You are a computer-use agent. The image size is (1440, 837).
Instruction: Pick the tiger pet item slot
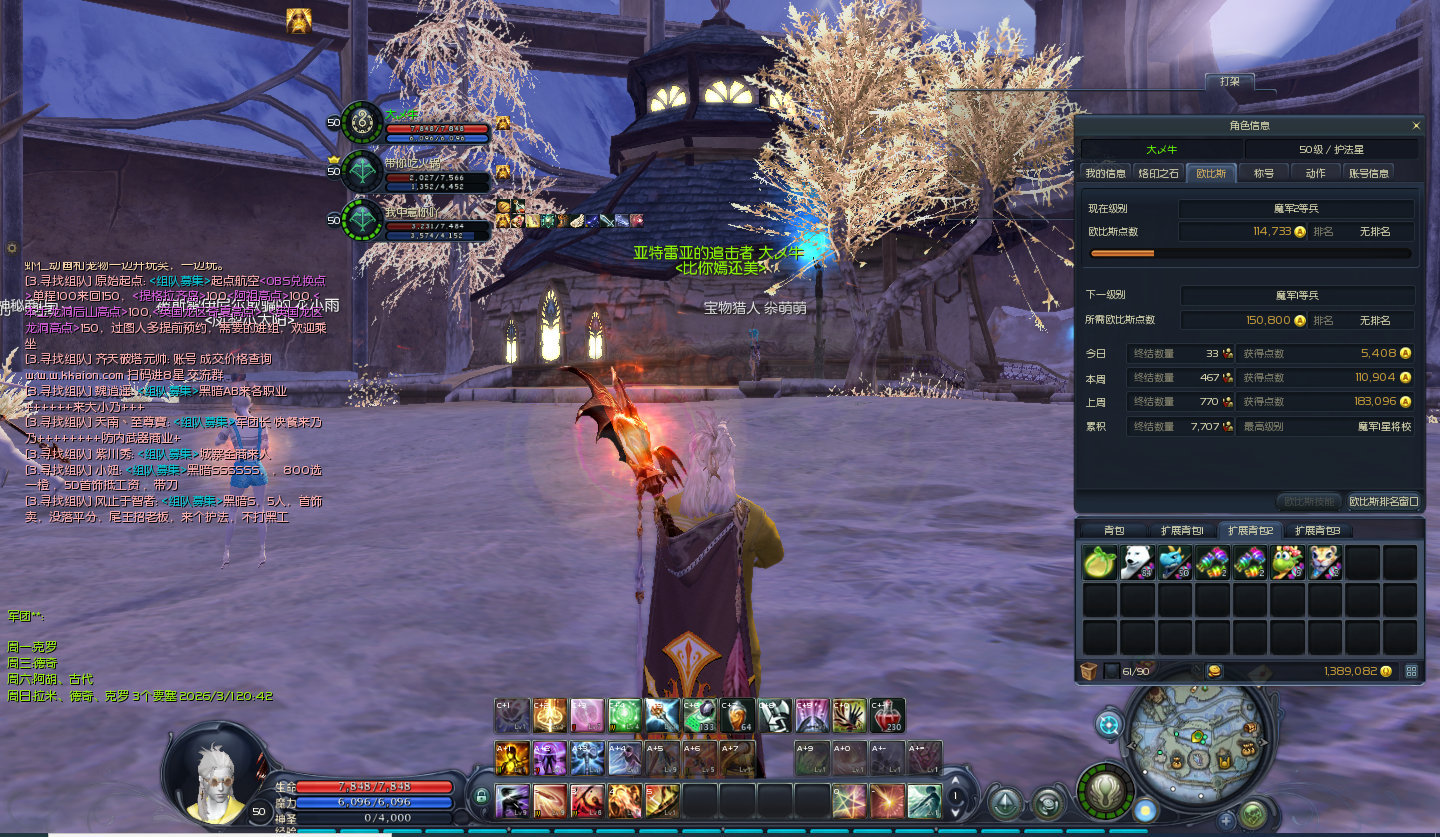click(1326, 562)
